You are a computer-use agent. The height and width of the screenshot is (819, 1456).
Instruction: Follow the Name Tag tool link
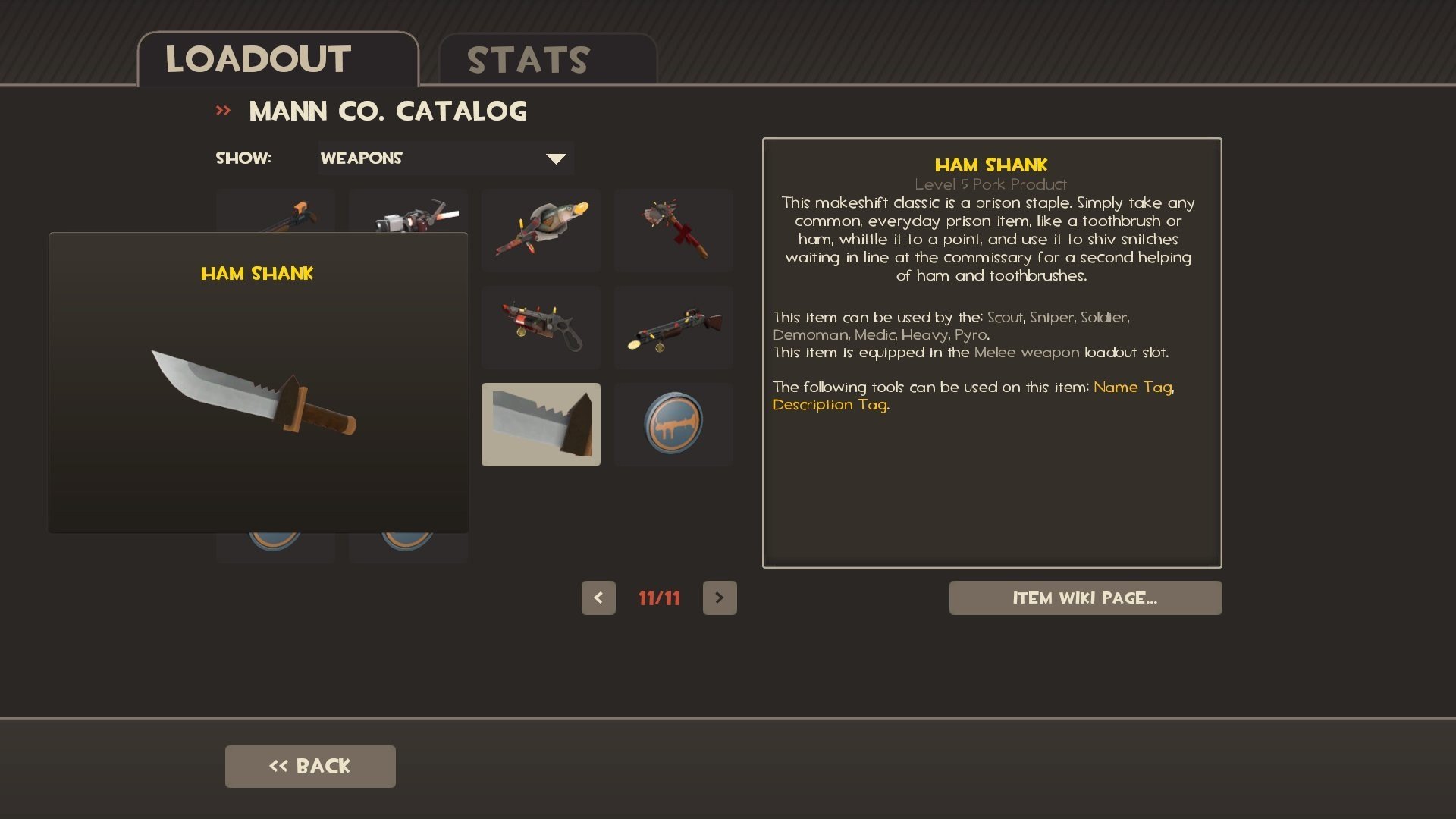[x=1132, y=388]
